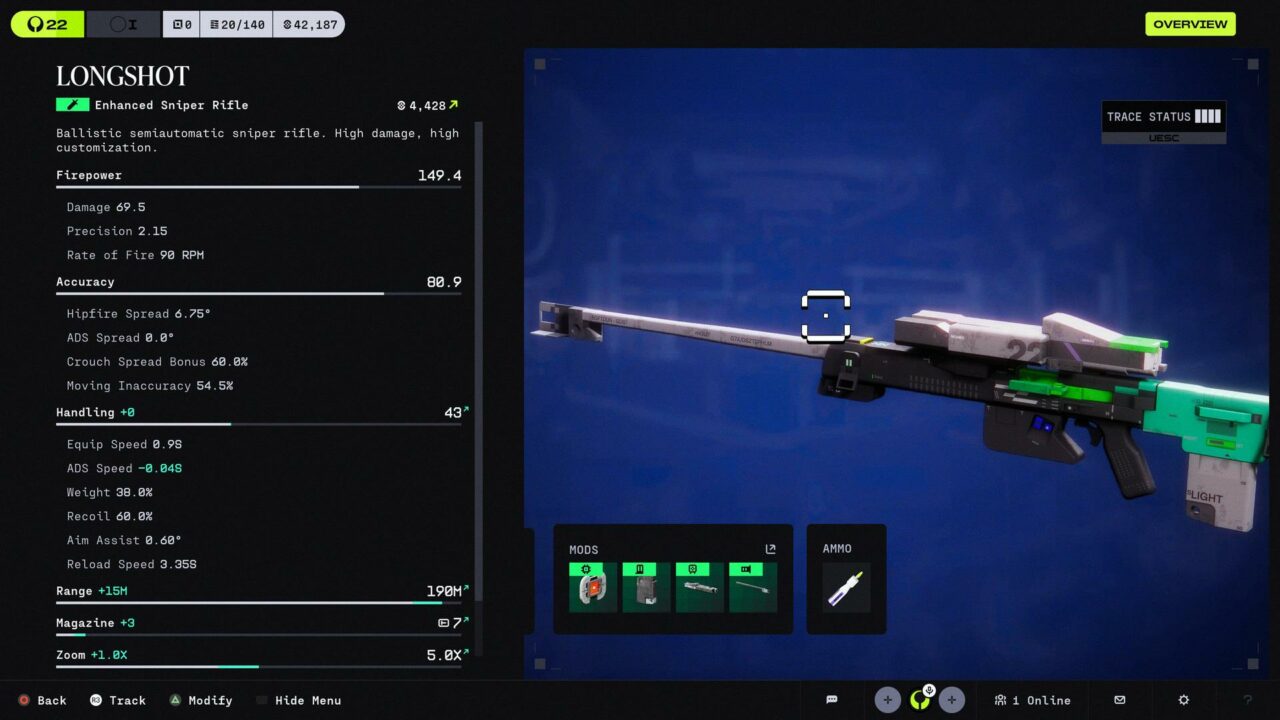Choose the receiver mod with the shield badge

(x=699, y=587)
